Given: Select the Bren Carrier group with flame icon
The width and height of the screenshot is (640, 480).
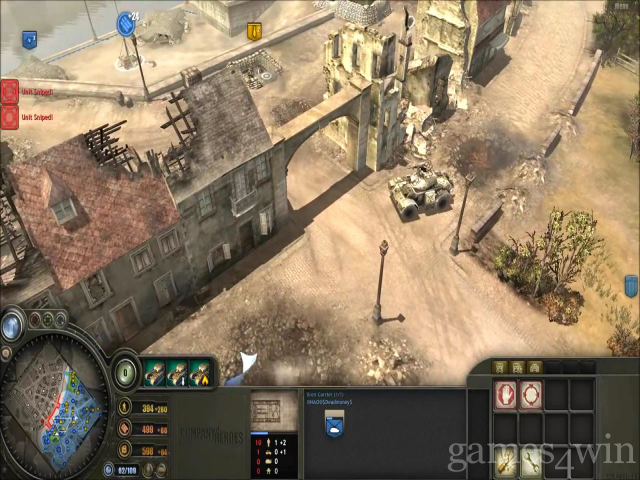Looking at the screenshot, I should pyautogui.click(x=200, y=372).
